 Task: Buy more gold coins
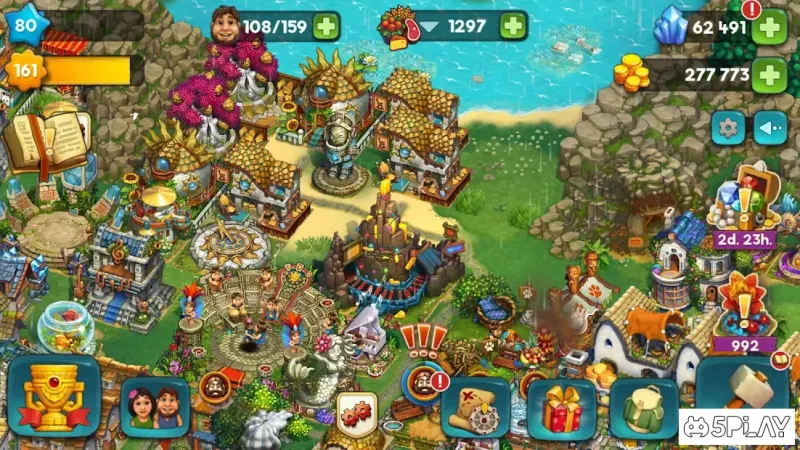768,74
